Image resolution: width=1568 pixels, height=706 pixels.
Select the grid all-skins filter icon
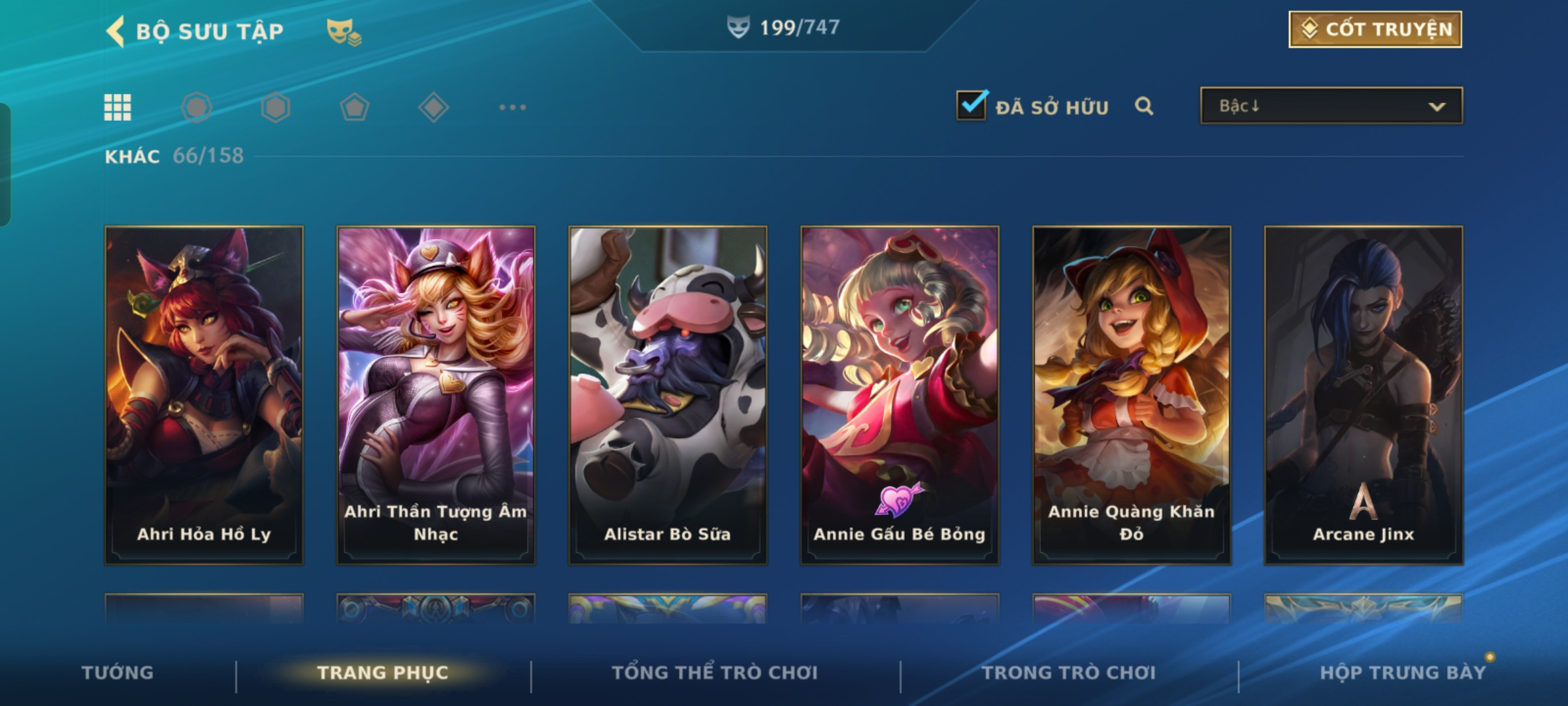pyautogui.click(x=118, y=107)
